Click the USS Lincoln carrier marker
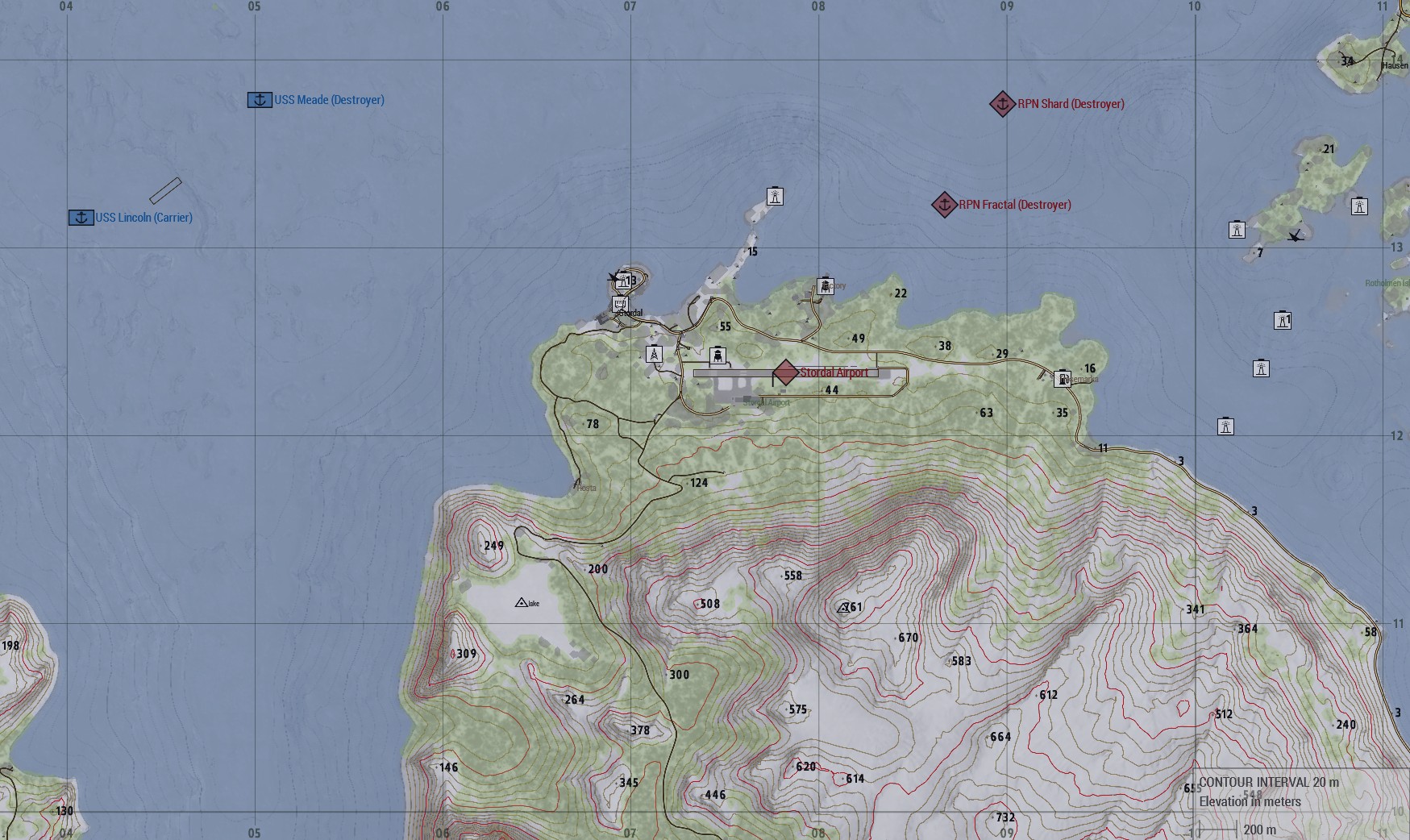This screenshot has height=840, width=1410. pyautogui.click(x=81, y=218)
